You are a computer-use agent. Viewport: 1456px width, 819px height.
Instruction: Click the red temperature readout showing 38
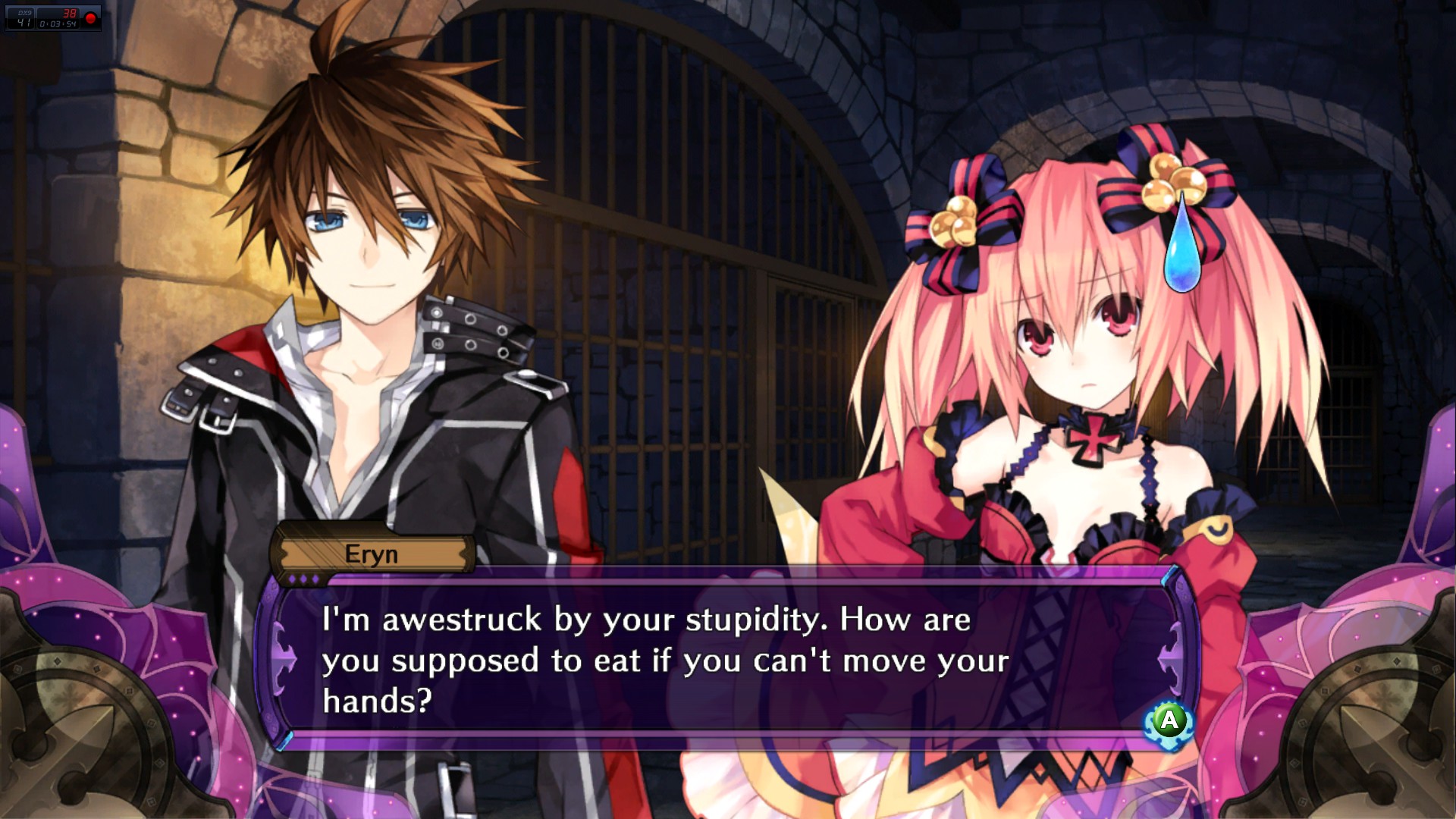70,13
